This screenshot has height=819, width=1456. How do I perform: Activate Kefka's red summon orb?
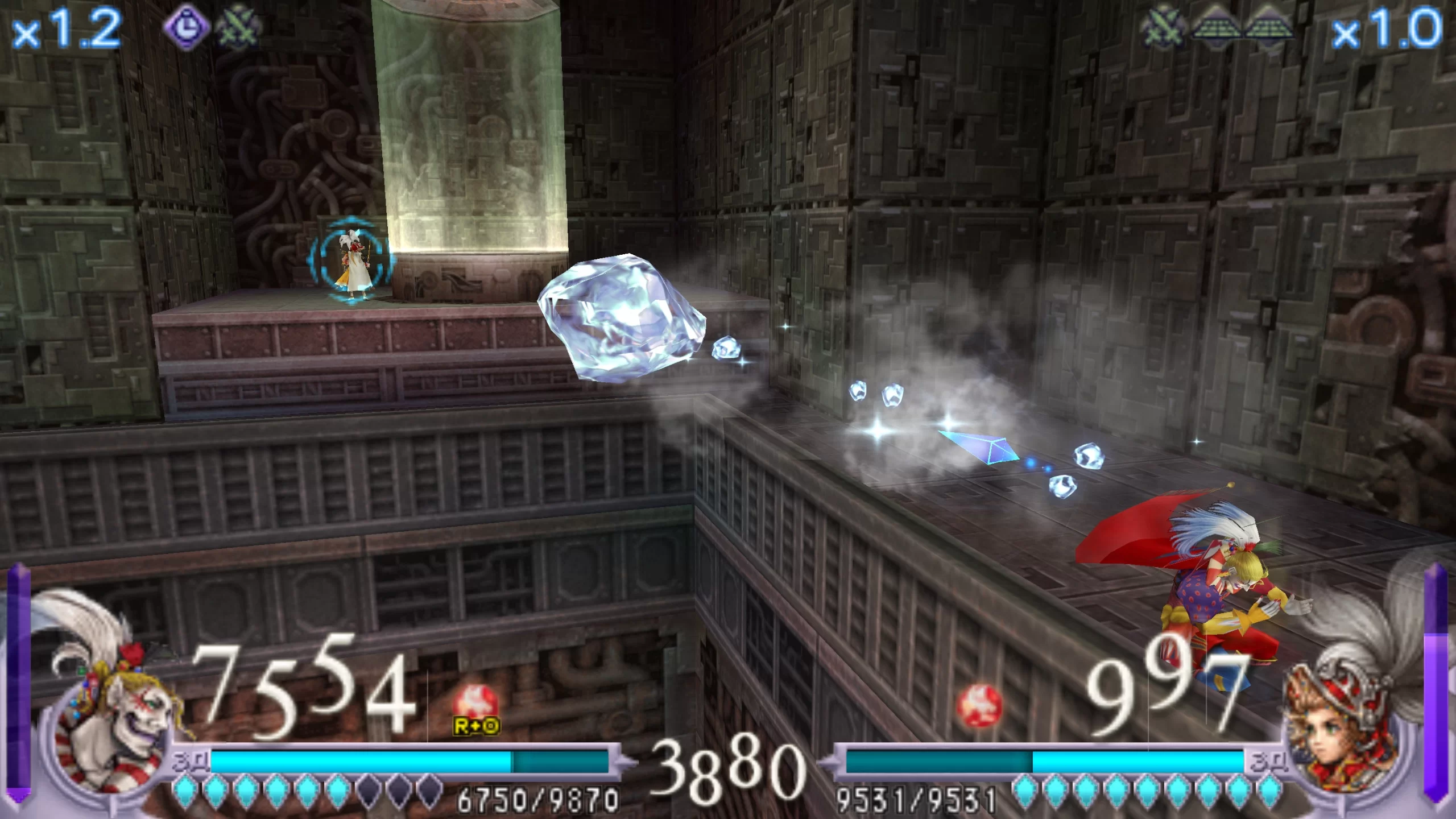pyautogui.click(x=475, y=704)
